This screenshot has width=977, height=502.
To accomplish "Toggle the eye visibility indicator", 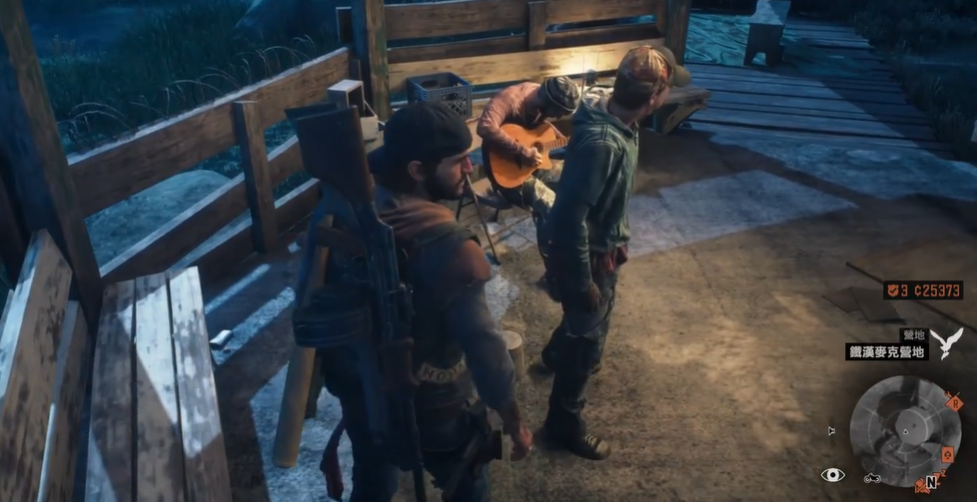I will point(832,475).
